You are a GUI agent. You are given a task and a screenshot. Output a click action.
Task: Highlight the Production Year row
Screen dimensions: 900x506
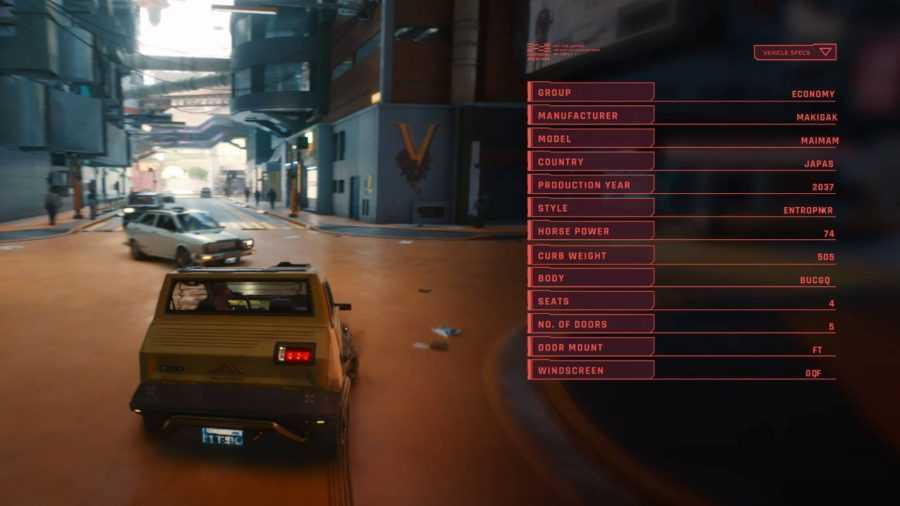590,185
